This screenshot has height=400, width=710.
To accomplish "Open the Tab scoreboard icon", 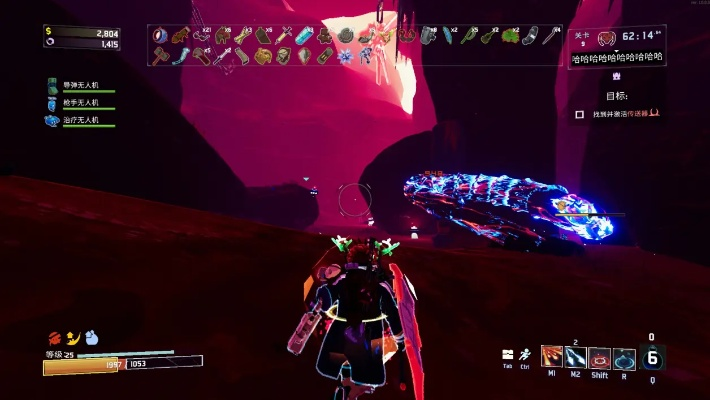I will coord(509,354).
